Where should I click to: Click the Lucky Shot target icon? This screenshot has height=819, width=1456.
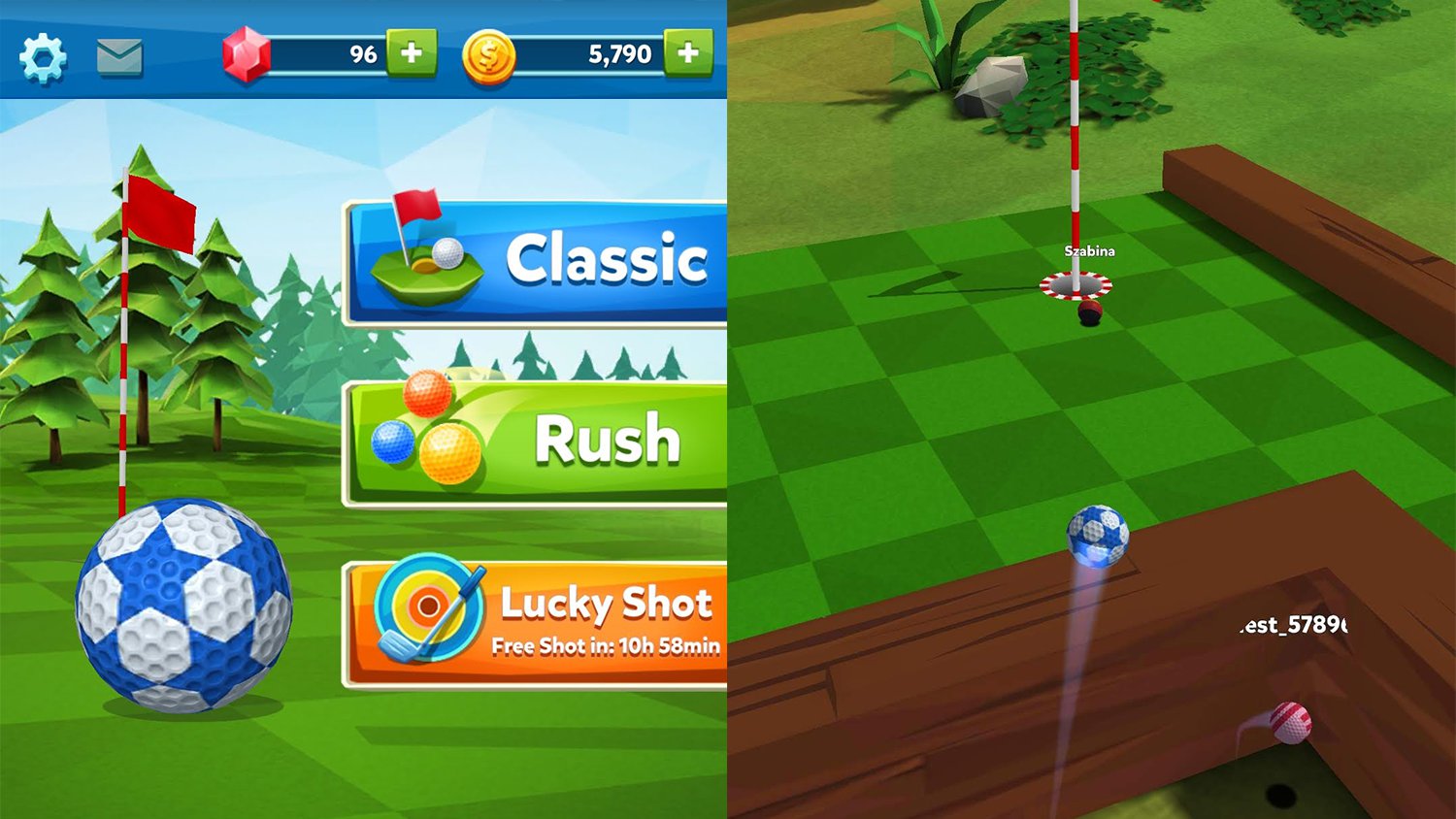pyautogui.click(x=425, y=606)
